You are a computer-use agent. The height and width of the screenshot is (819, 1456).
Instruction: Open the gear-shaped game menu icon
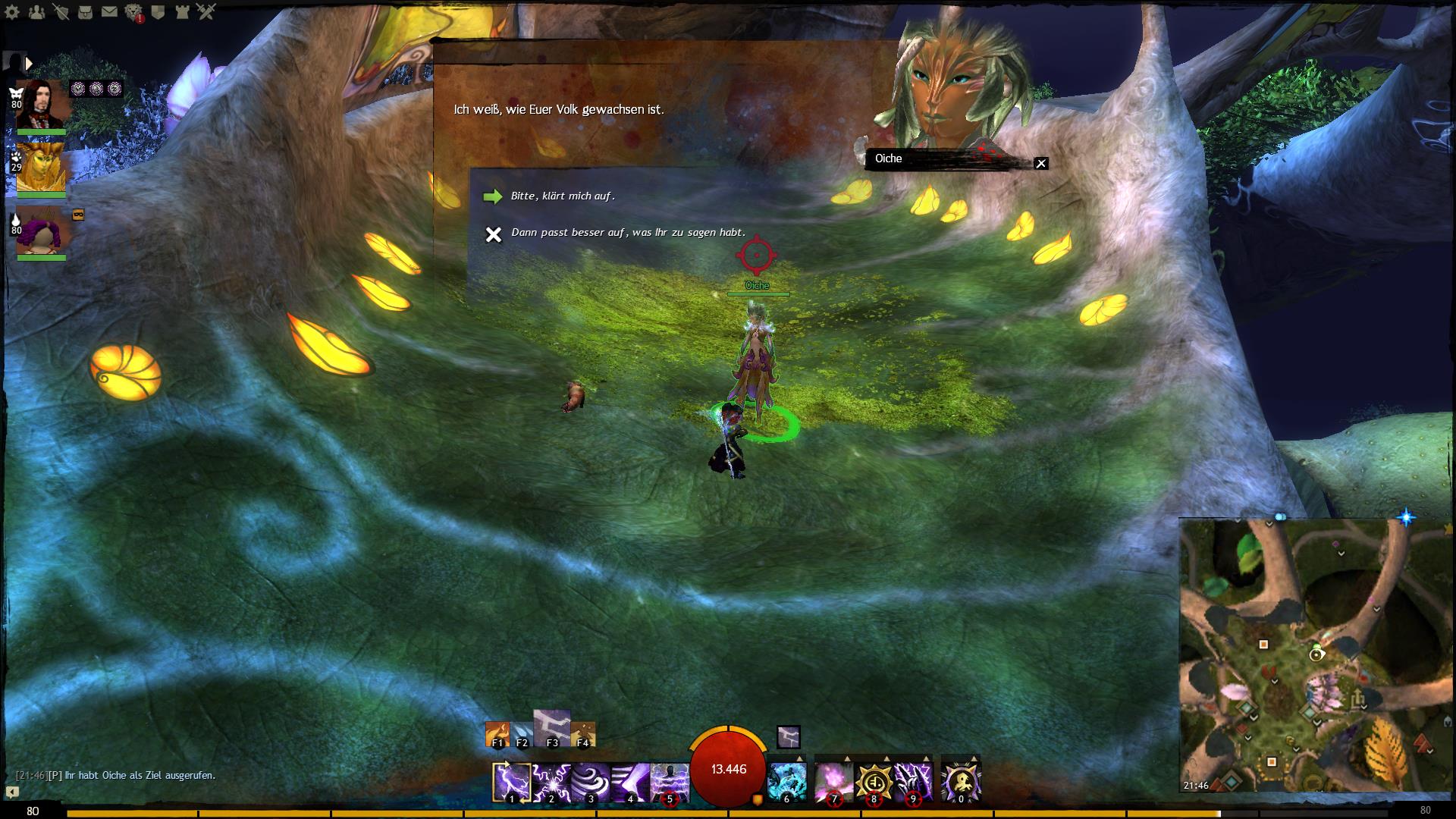tap(12, 12)
